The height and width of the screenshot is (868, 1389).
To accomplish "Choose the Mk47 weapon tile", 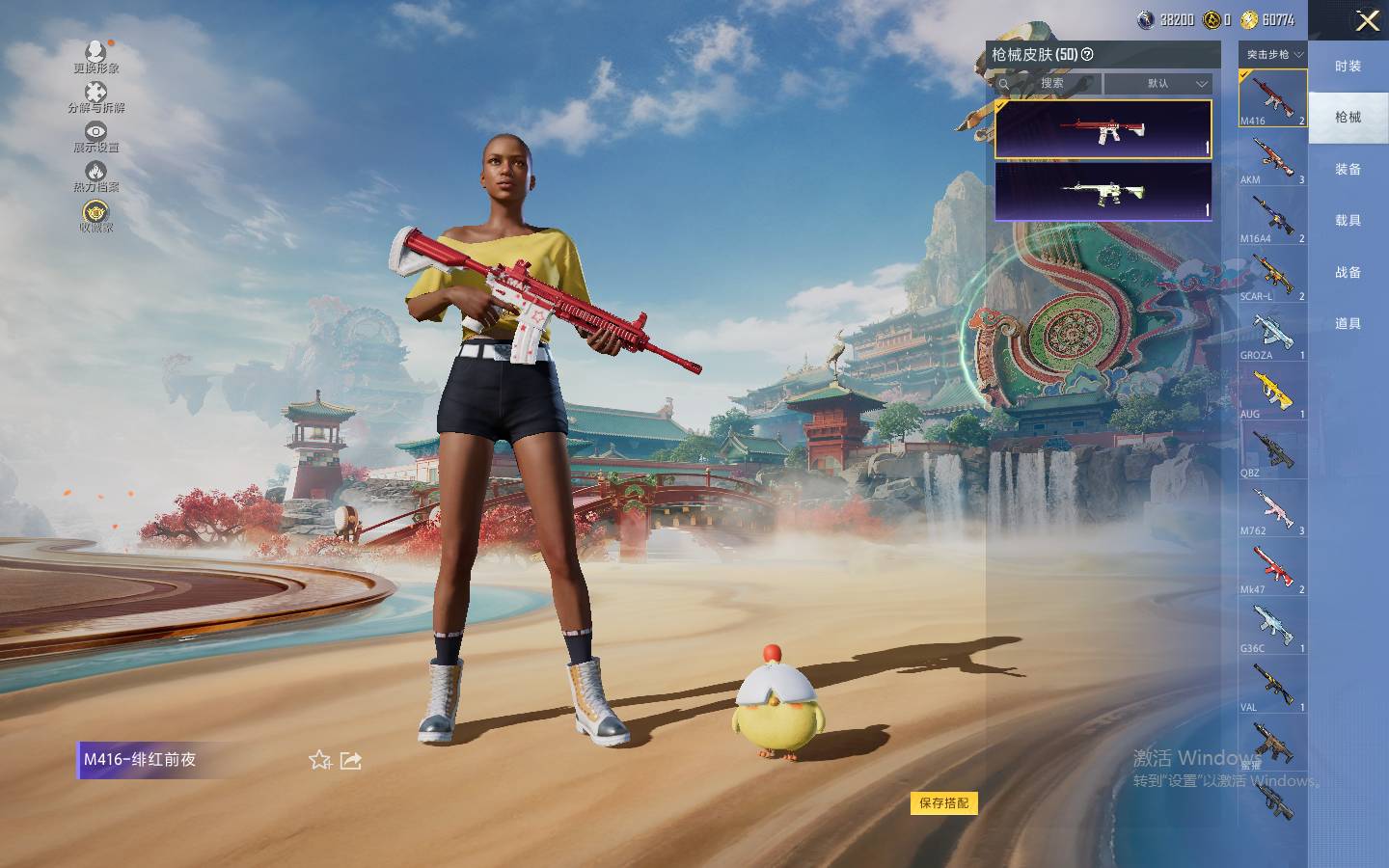I will tap(1272, 570).
